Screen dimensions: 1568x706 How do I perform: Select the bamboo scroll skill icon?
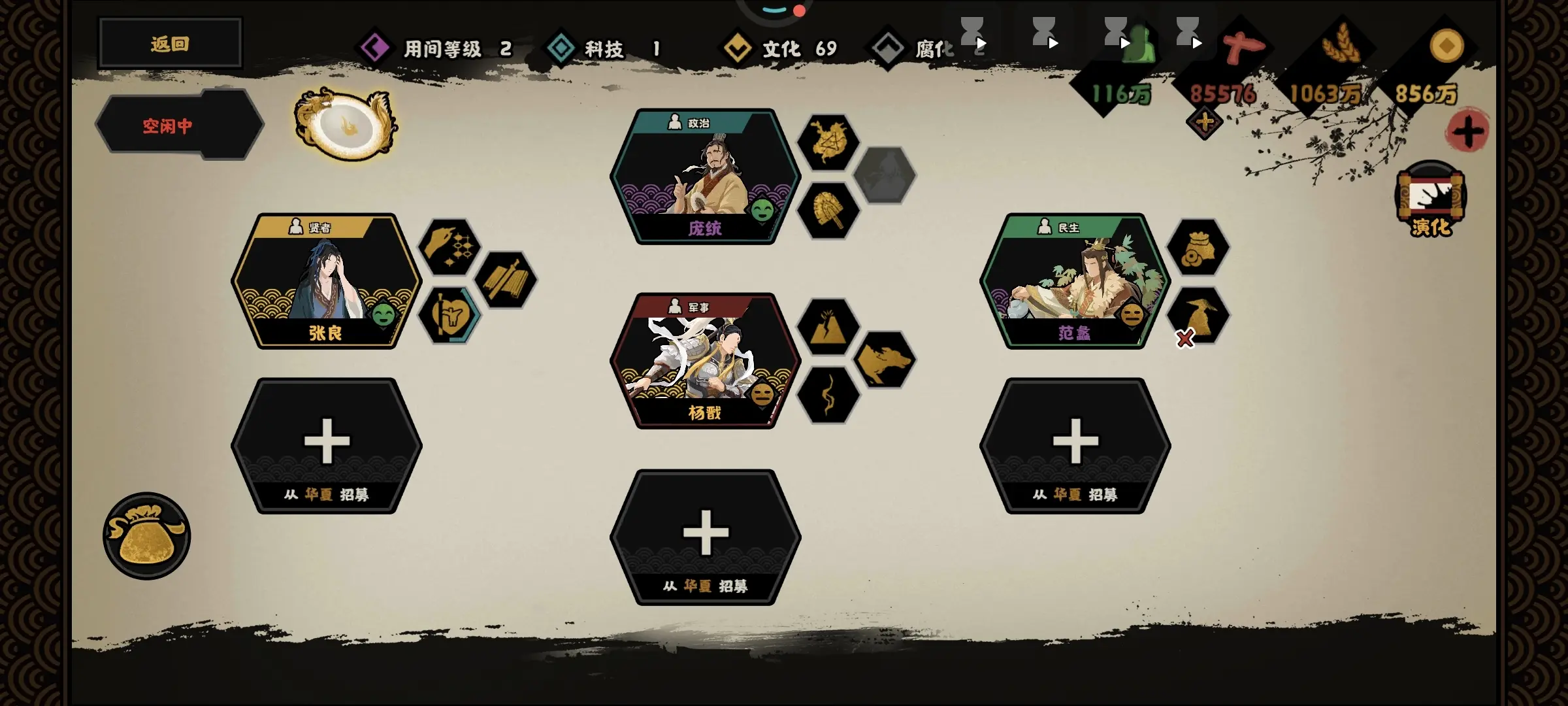506,280
